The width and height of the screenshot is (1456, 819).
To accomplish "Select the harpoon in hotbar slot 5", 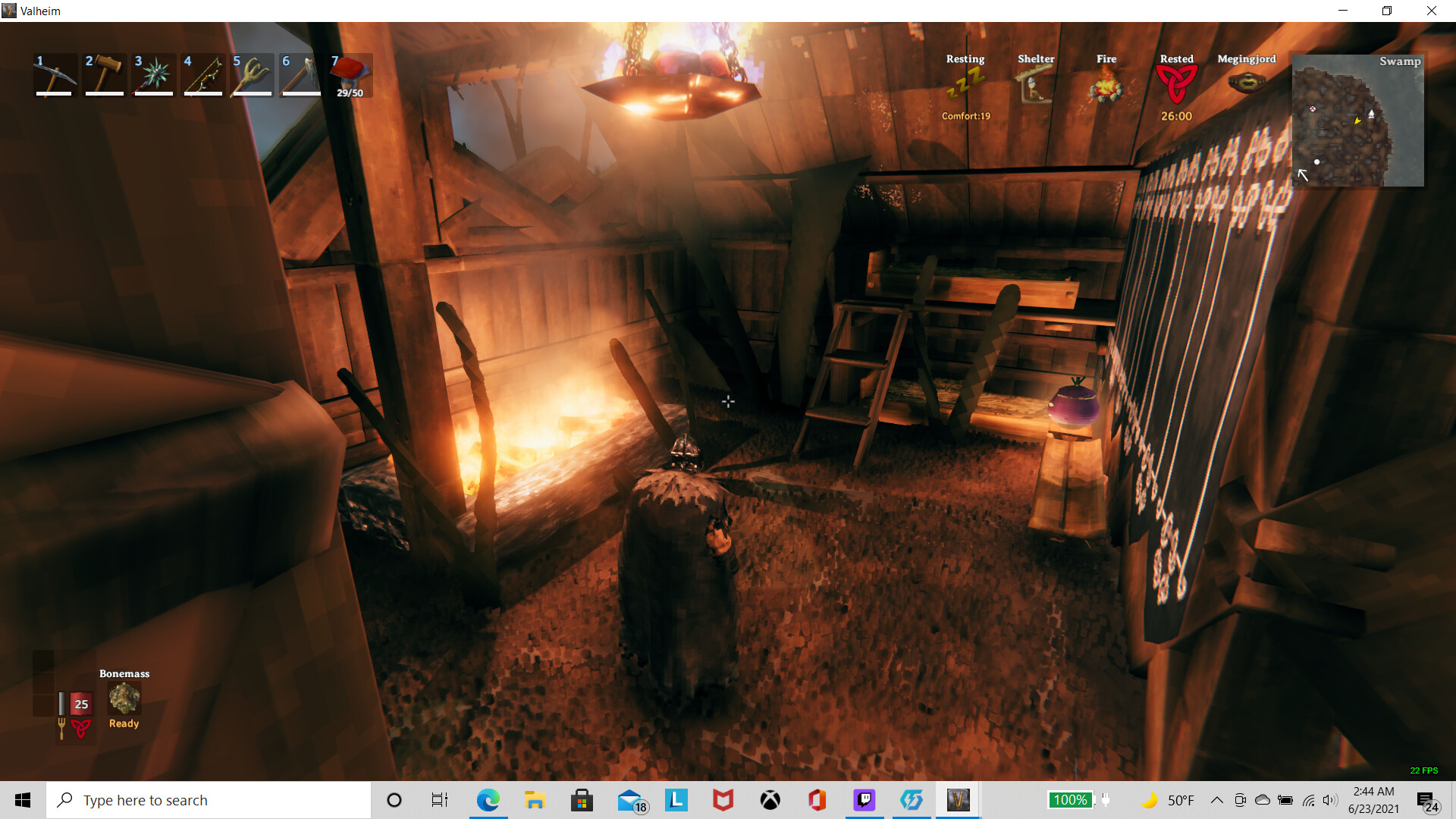I will point(252,74).
